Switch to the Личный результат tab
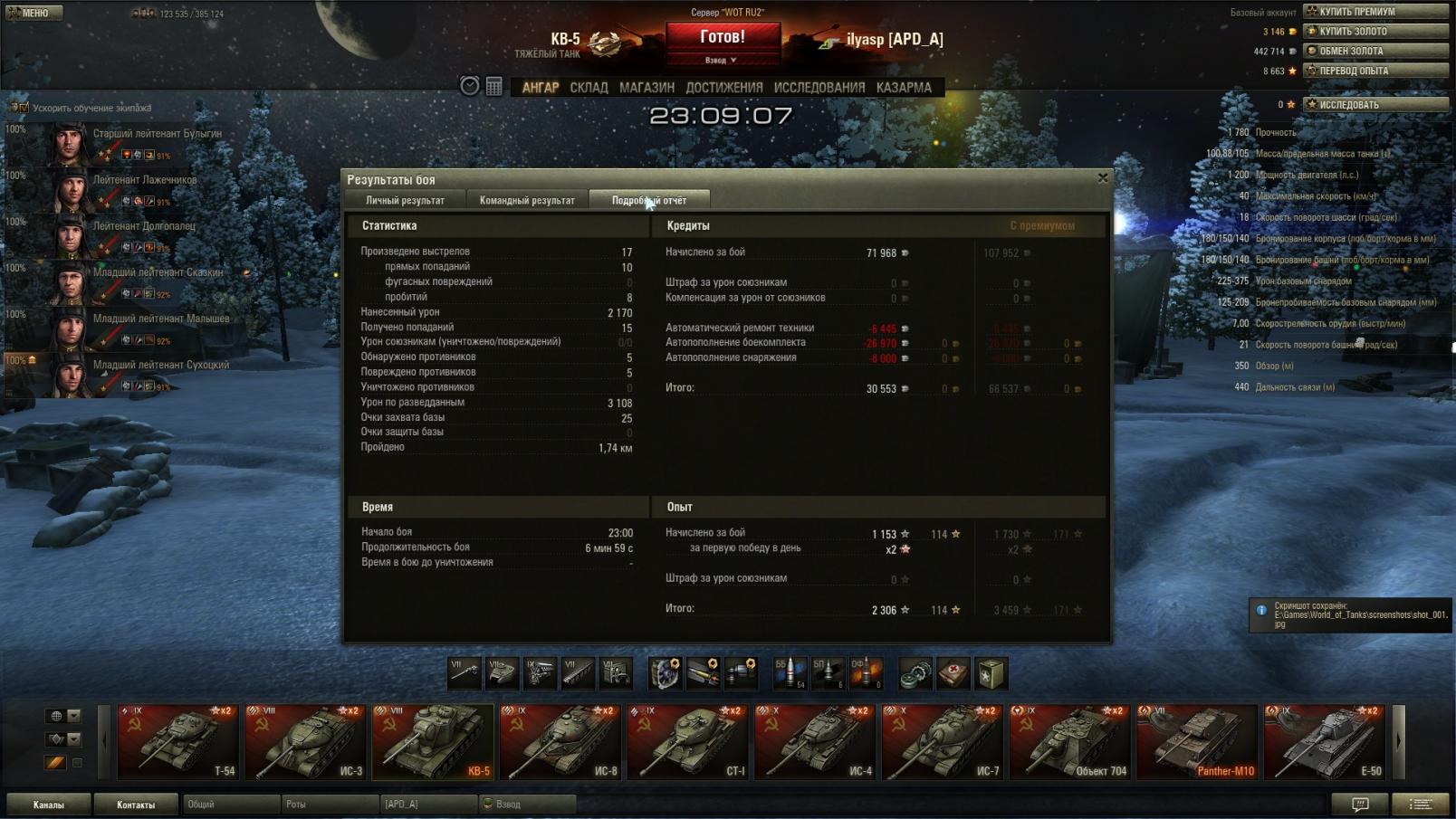This screenshot has height=819, width=1456. click(405, 200)
